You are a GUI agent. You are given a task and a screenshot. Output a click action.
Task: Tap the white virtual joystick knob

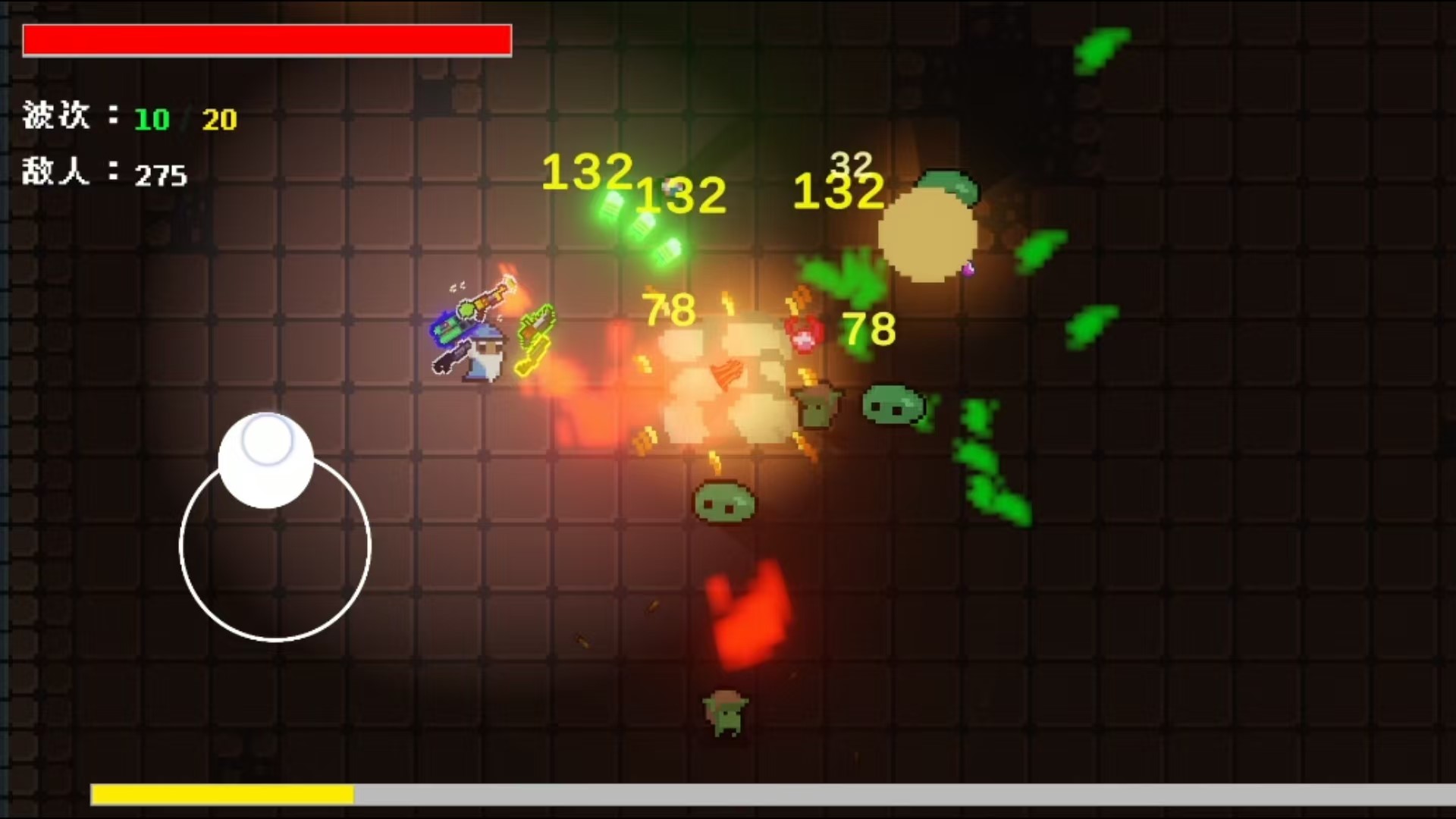click(266, 460)
